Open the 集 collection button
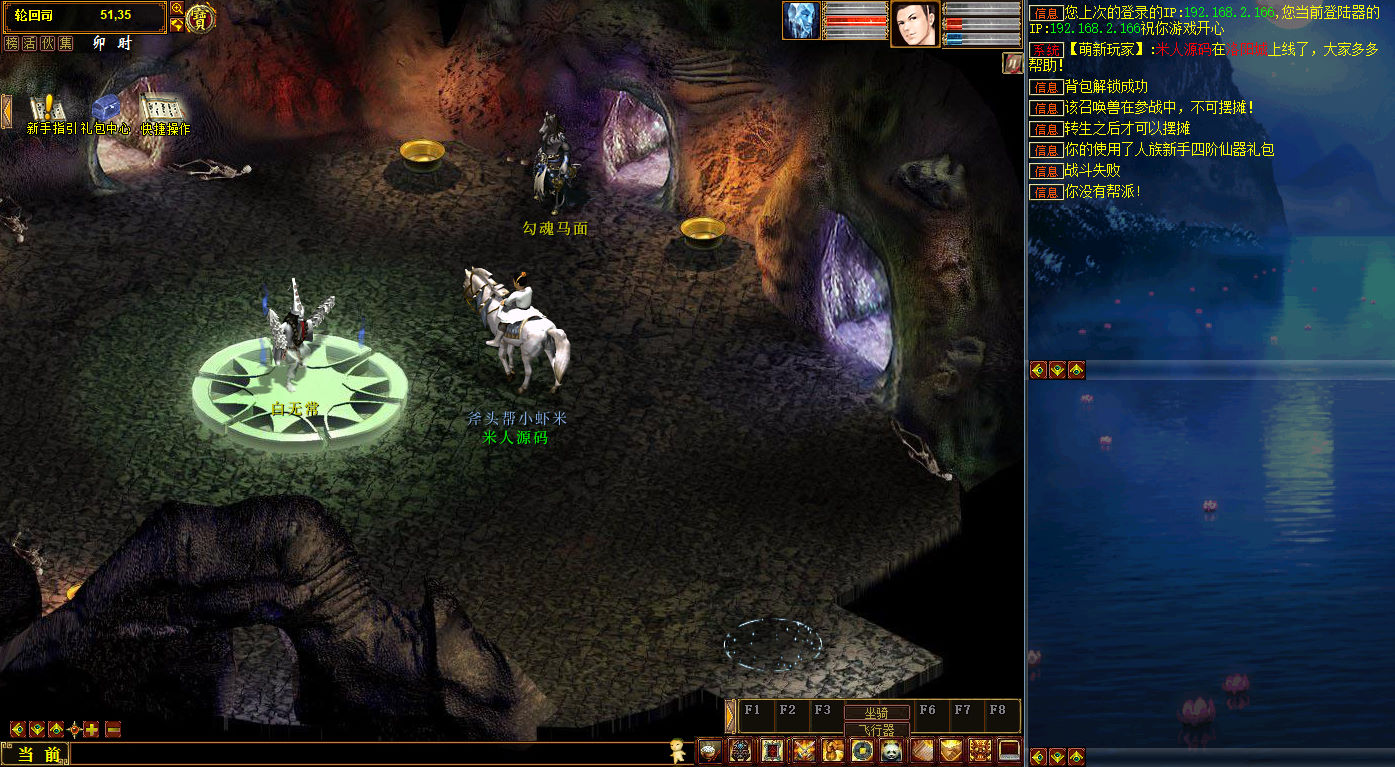The image size is (1395, 767). [x=66, y=44]
